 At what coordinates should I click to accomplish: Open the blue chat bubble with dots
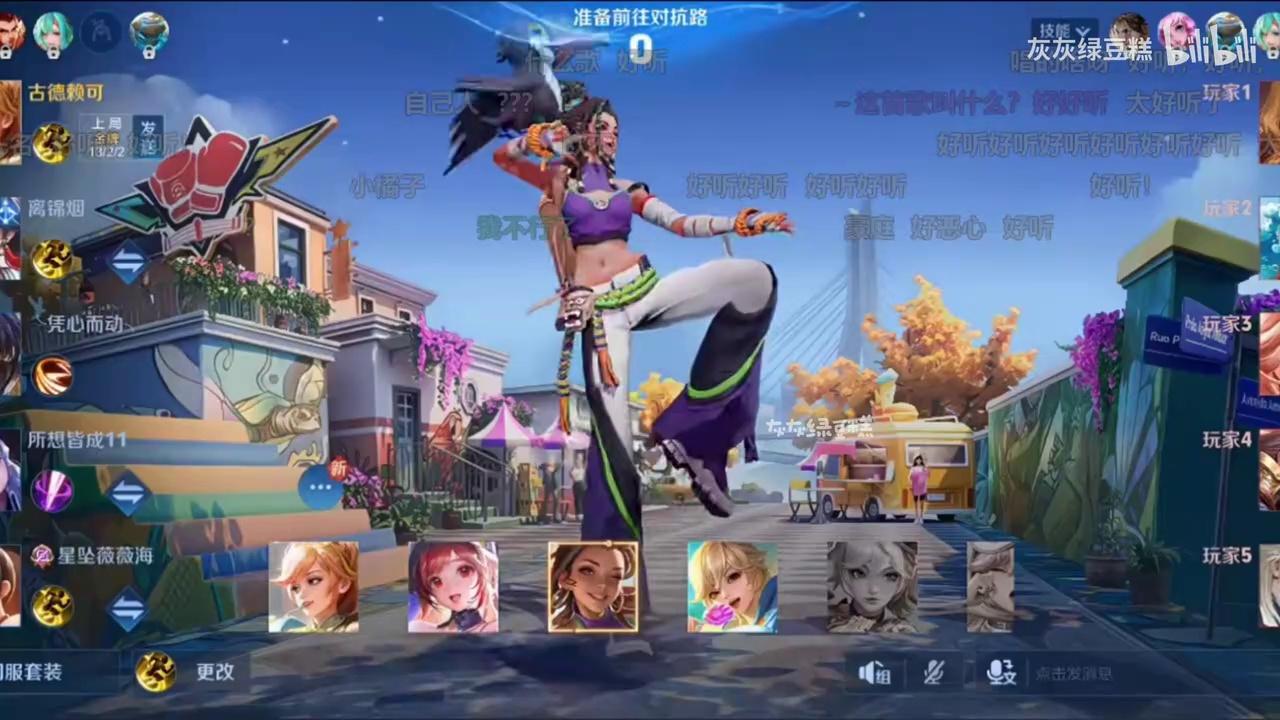pos(320,488)
